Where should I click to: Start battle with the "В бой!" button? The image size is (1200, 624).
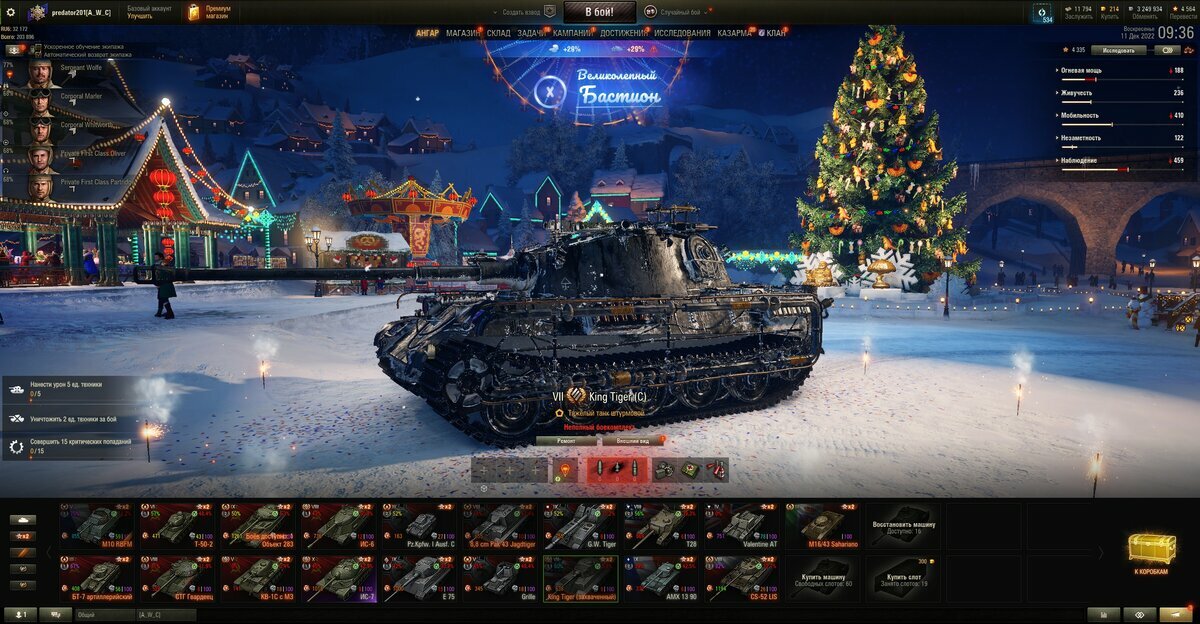599,12
